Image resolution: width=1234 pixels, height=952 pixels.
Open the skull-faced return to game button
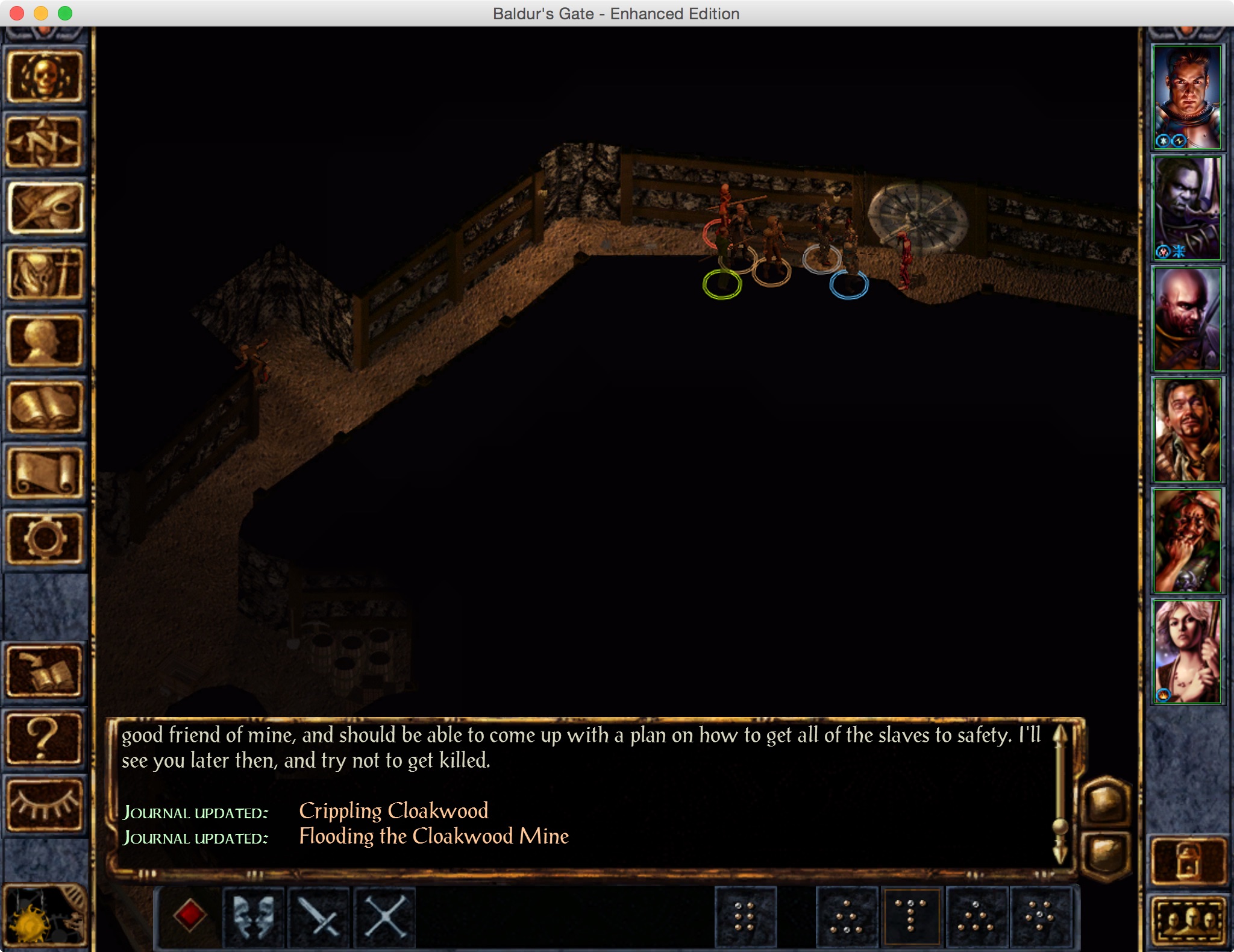pyautogui.click(x=45, y=77)
